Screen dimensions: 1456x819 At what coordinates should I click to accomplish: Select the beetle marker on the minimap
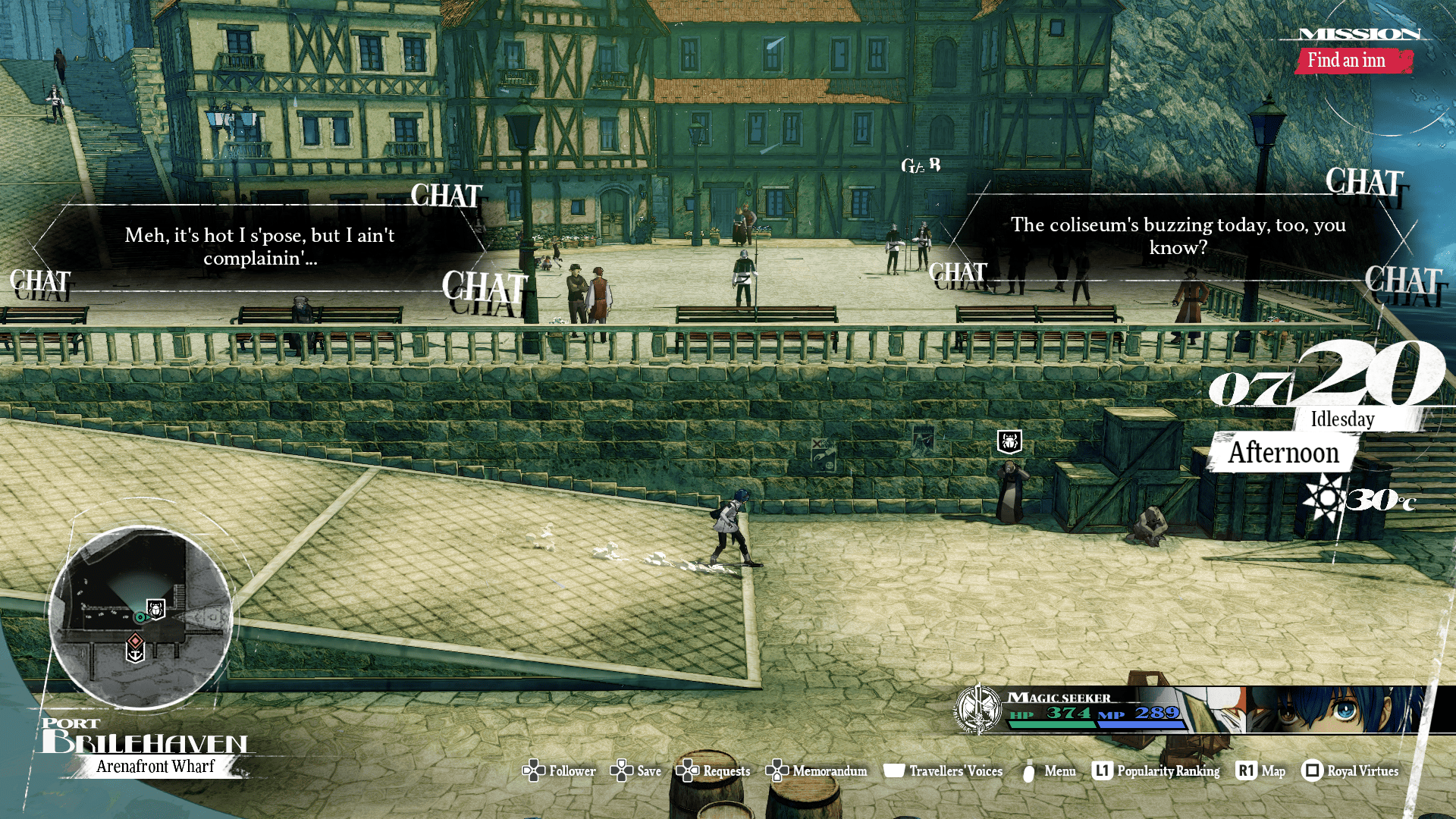156,608
